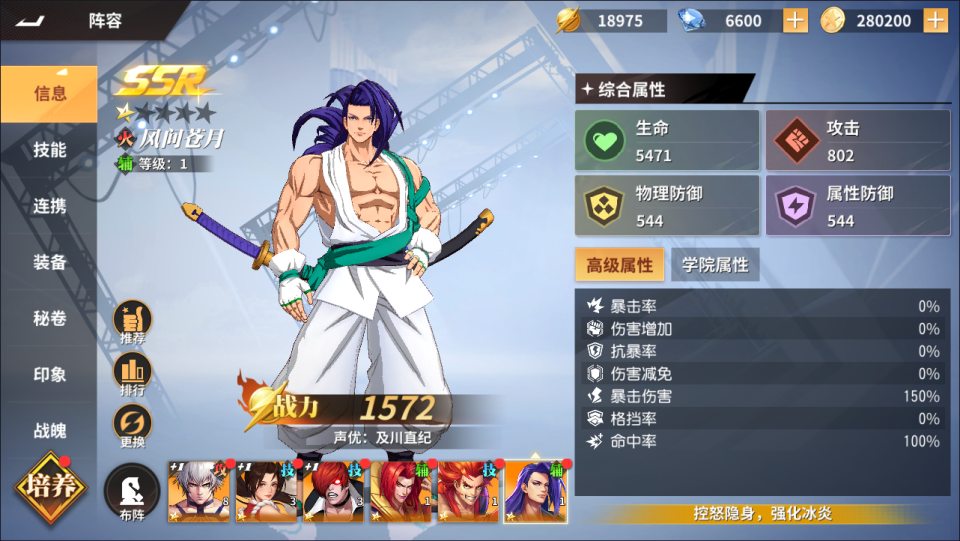Open the 战魄 tab
The height and width of the screenshot is (541, 960).
(49, 431)
